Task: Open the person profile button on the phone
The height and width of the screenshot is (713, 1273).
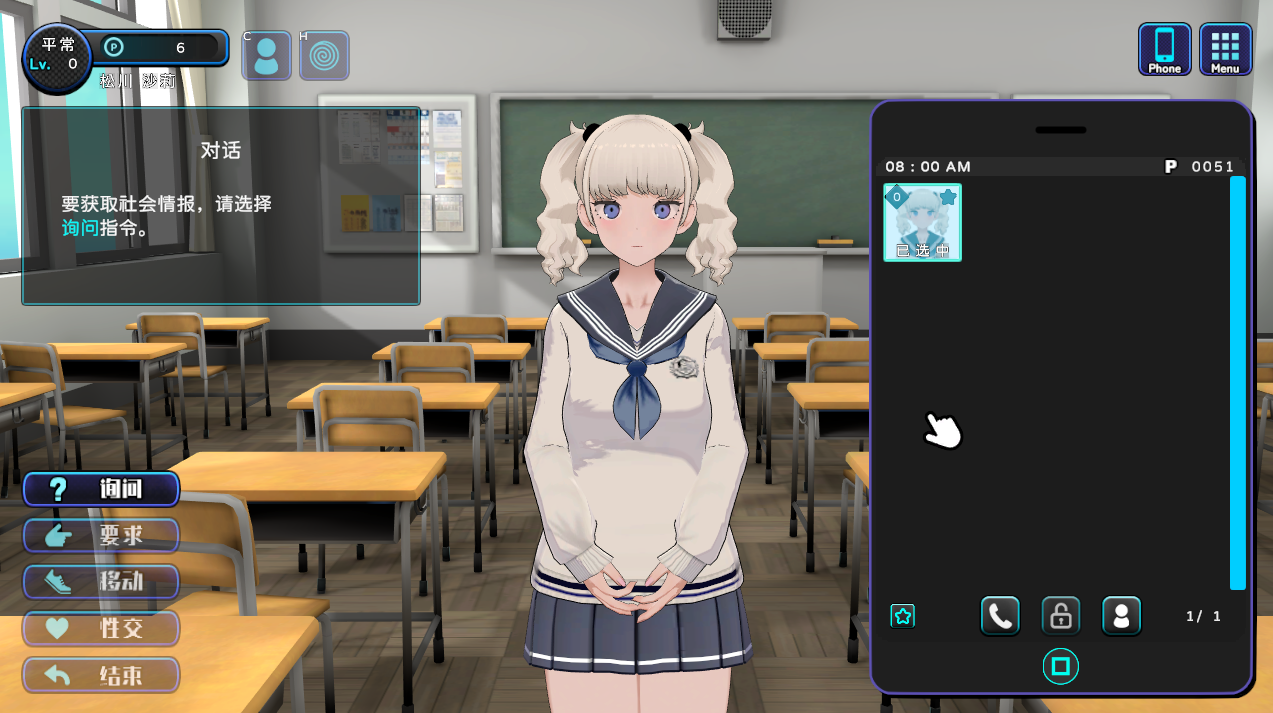Action: [x=1121, y=616]
